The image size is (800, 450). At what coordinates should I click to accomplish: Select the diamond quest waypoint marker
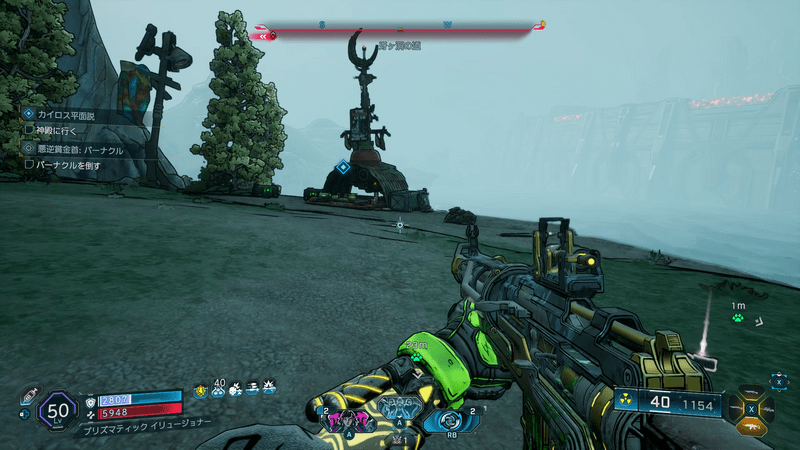[x=343, y=167]
